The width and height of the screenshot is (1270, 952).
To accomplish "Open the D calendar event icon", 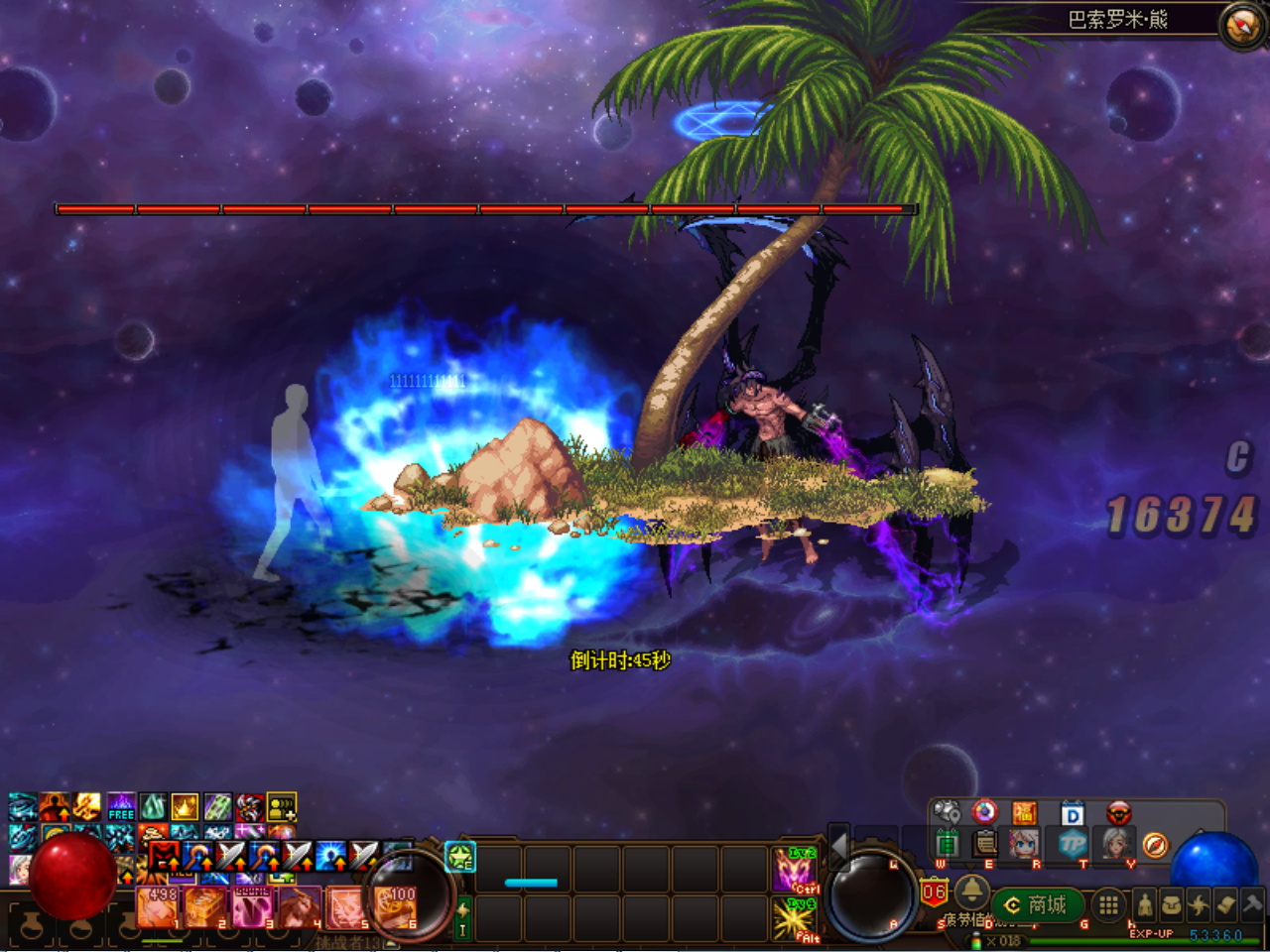I will tap(1073, 813).
